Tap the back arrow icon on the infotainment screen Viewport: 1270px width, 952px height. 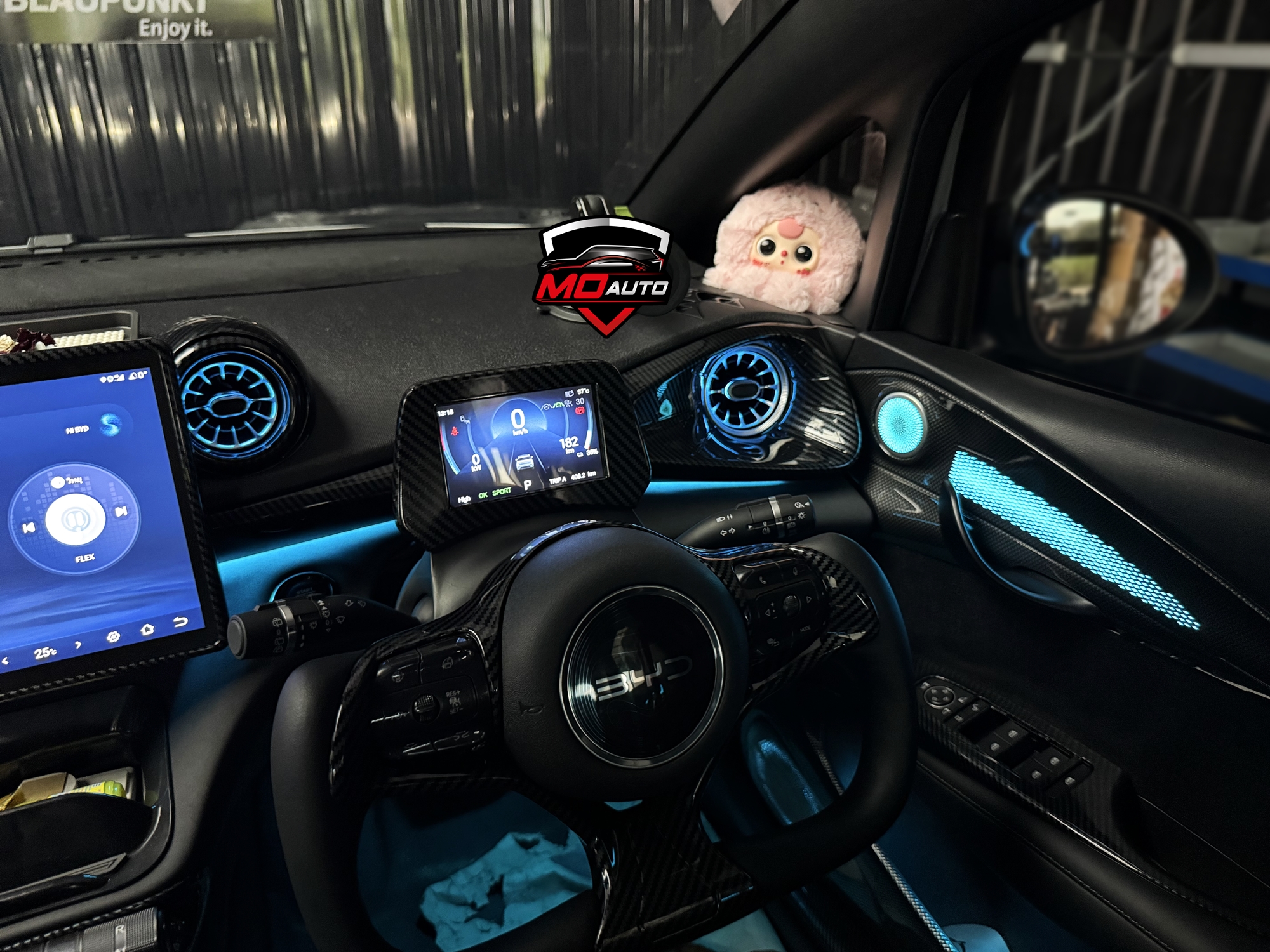[x=181, y=621]
